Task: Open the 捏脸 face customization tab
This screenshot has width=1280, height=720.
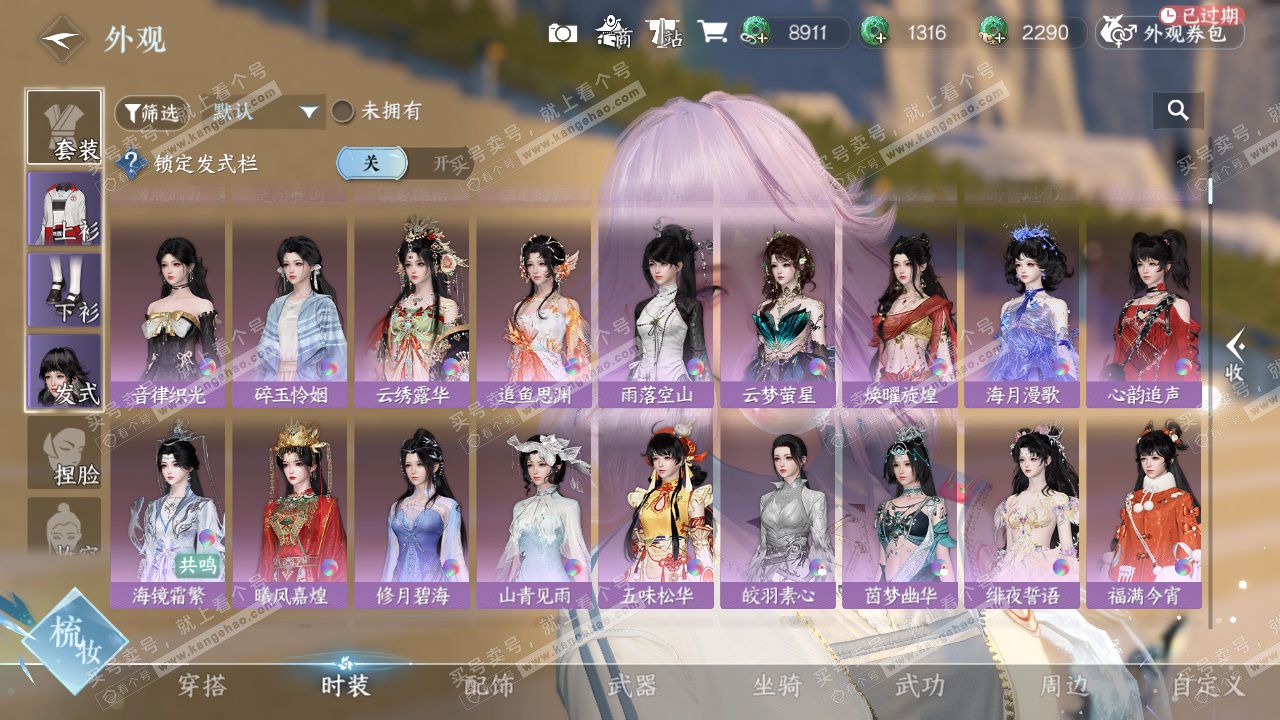Action: [64, 453]
